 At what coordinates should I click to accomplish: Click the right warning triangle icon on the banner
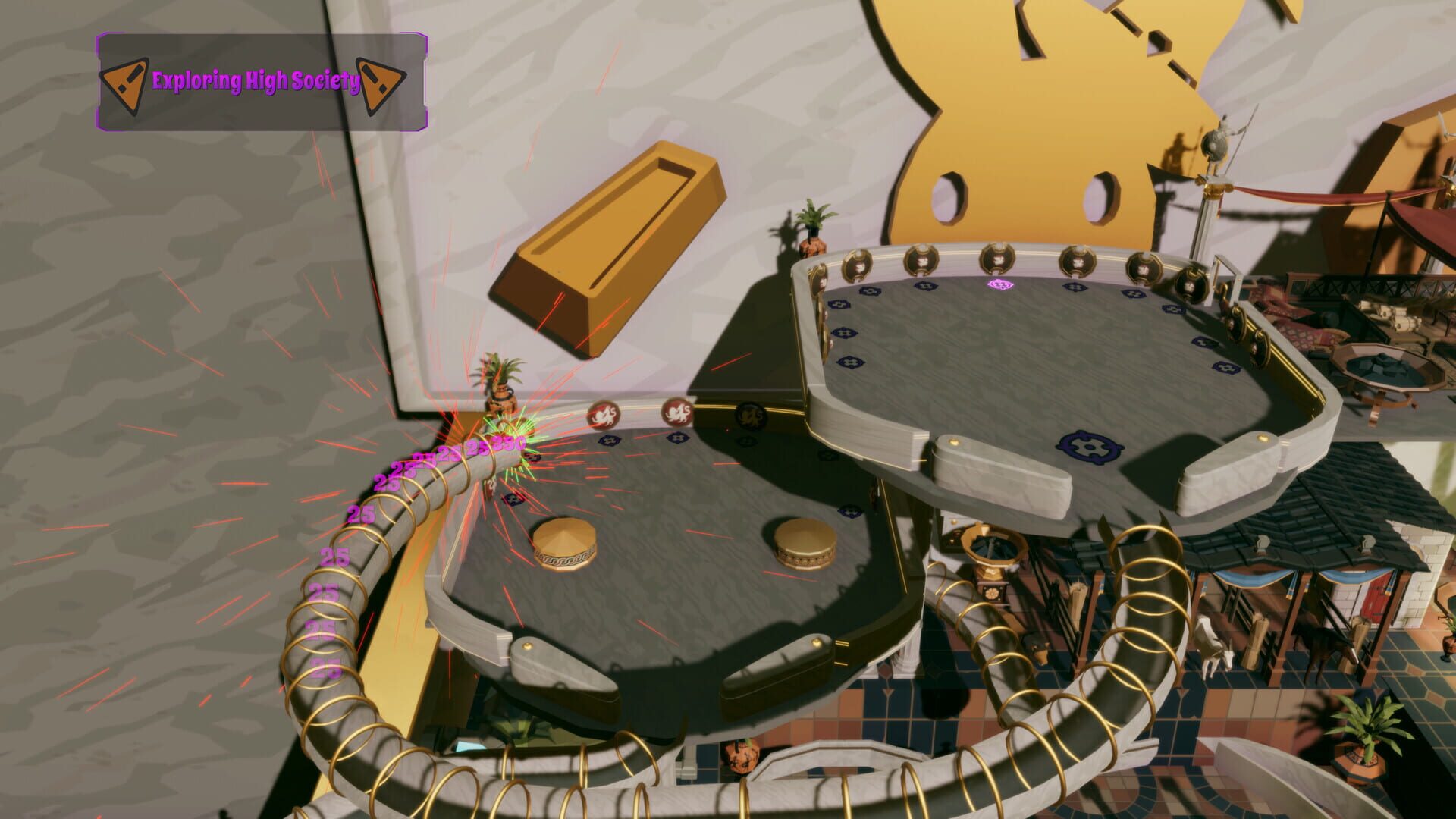378,81
